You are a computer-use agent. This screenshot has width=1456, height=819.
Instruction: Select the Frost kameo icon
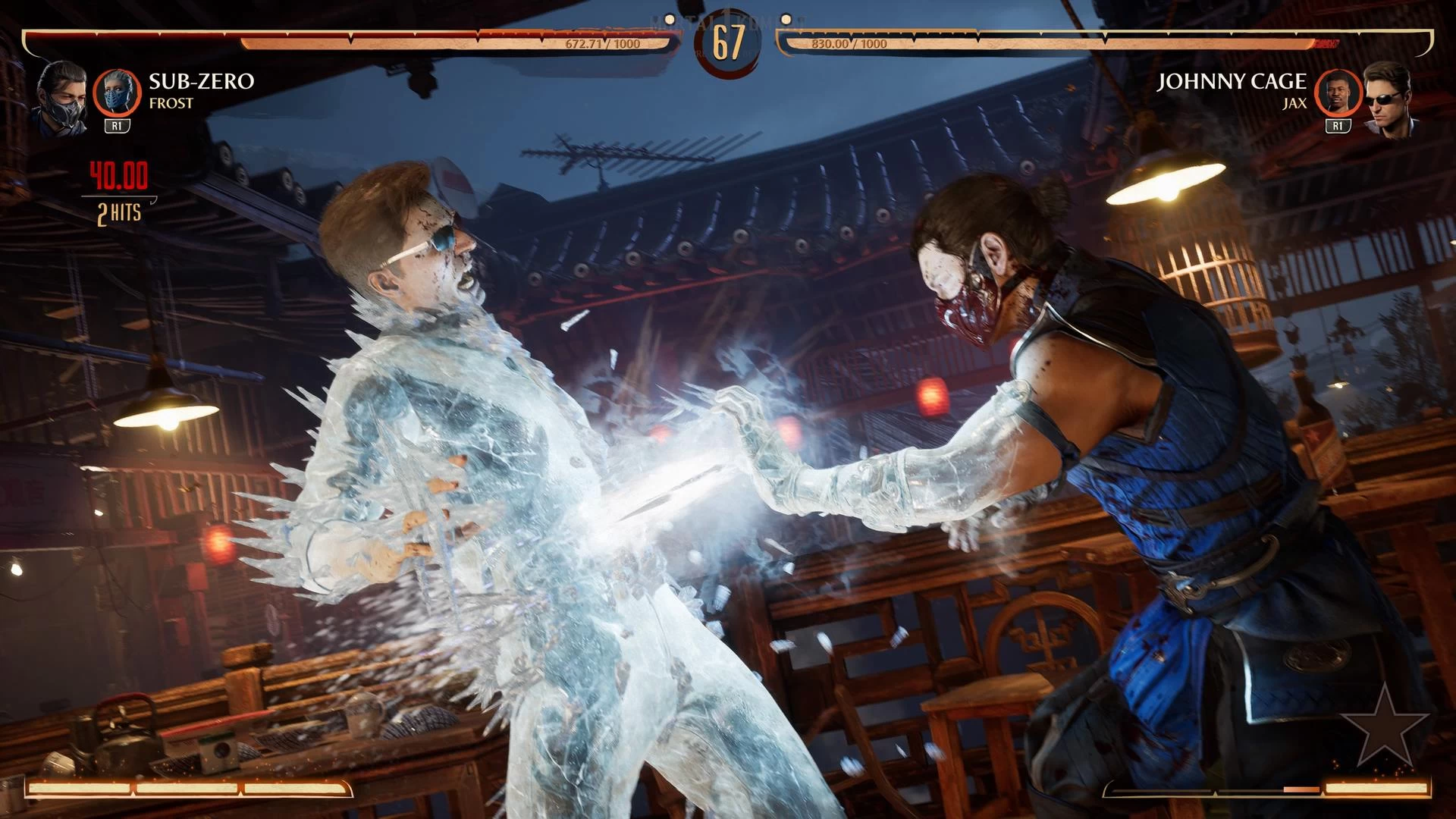117,93
